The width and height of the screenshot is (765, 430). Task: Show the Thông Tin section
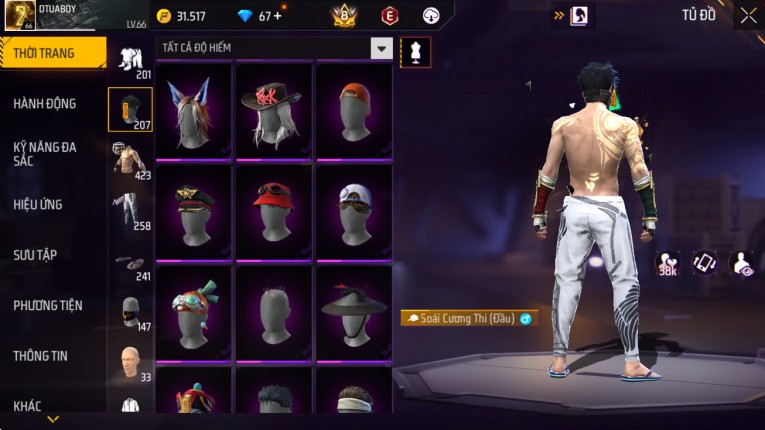39,355
